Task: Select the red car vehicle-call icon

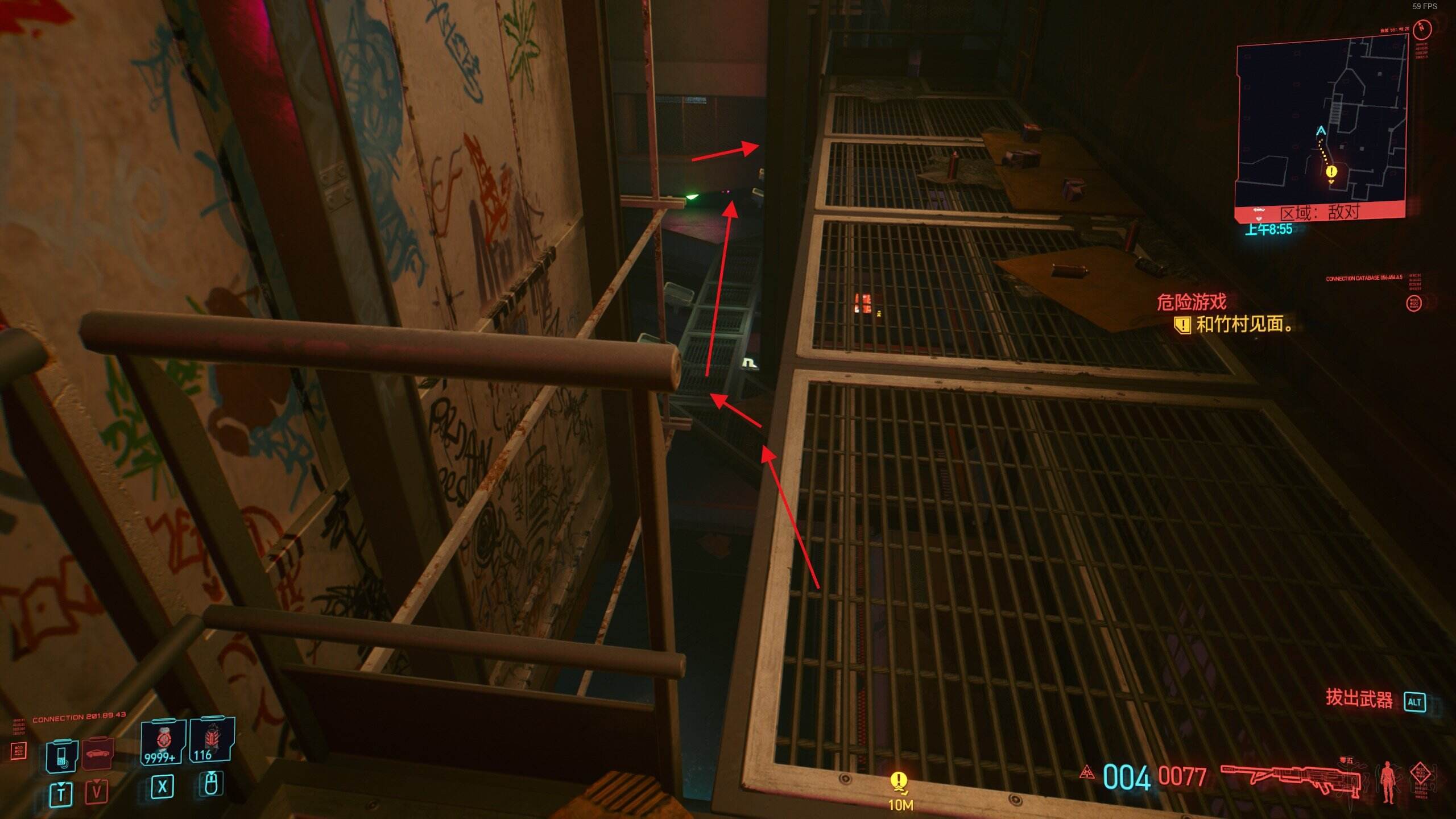Action: 98,754
